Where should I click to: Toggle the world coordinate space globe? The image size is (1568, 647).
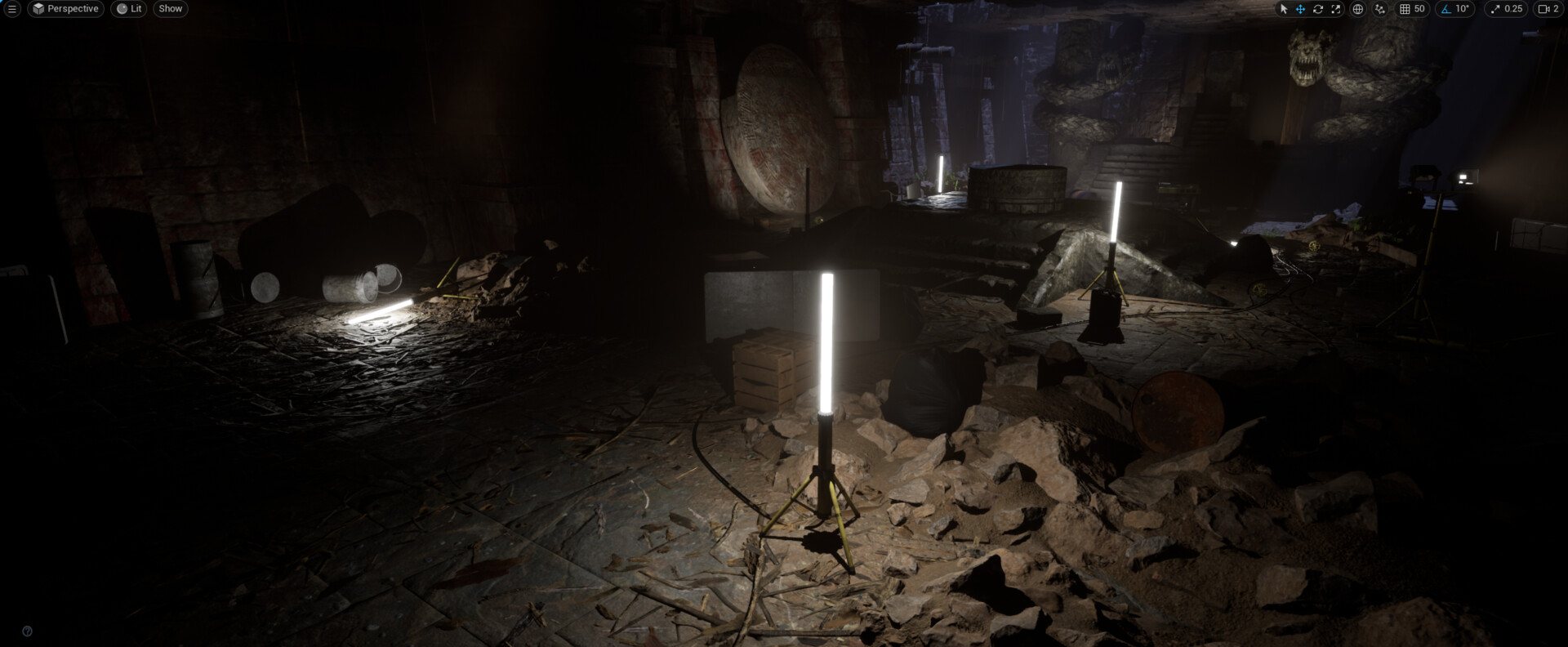click(x=1358, y=9)
